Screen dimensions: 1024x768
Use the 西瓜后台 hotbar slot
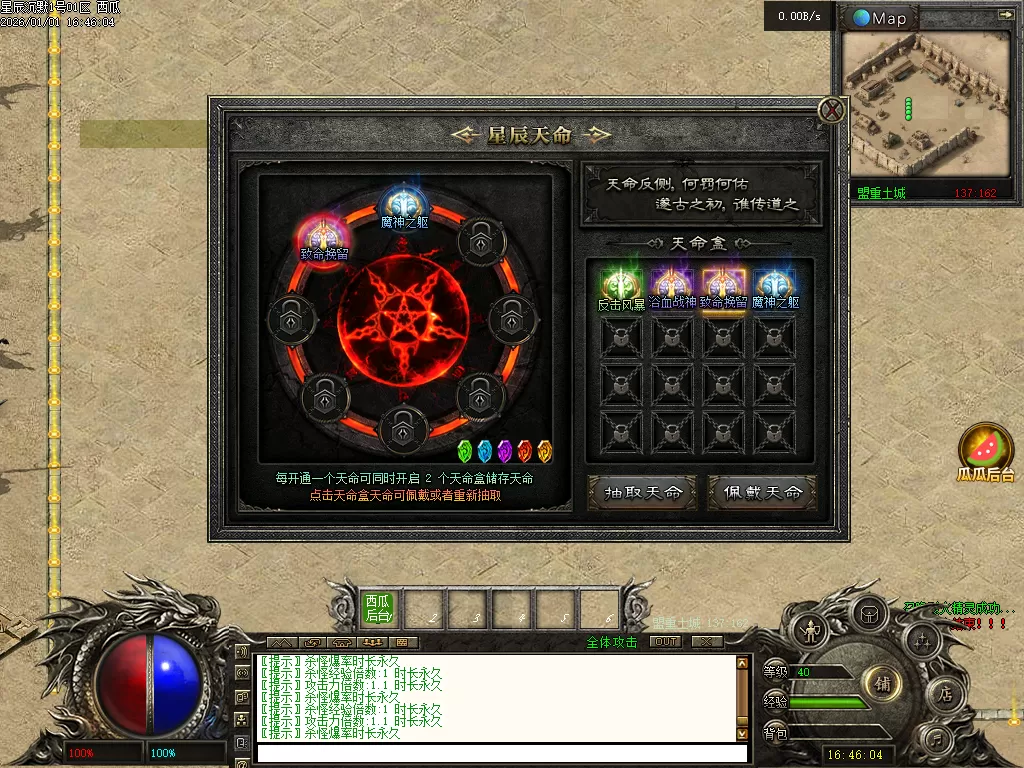378,607
